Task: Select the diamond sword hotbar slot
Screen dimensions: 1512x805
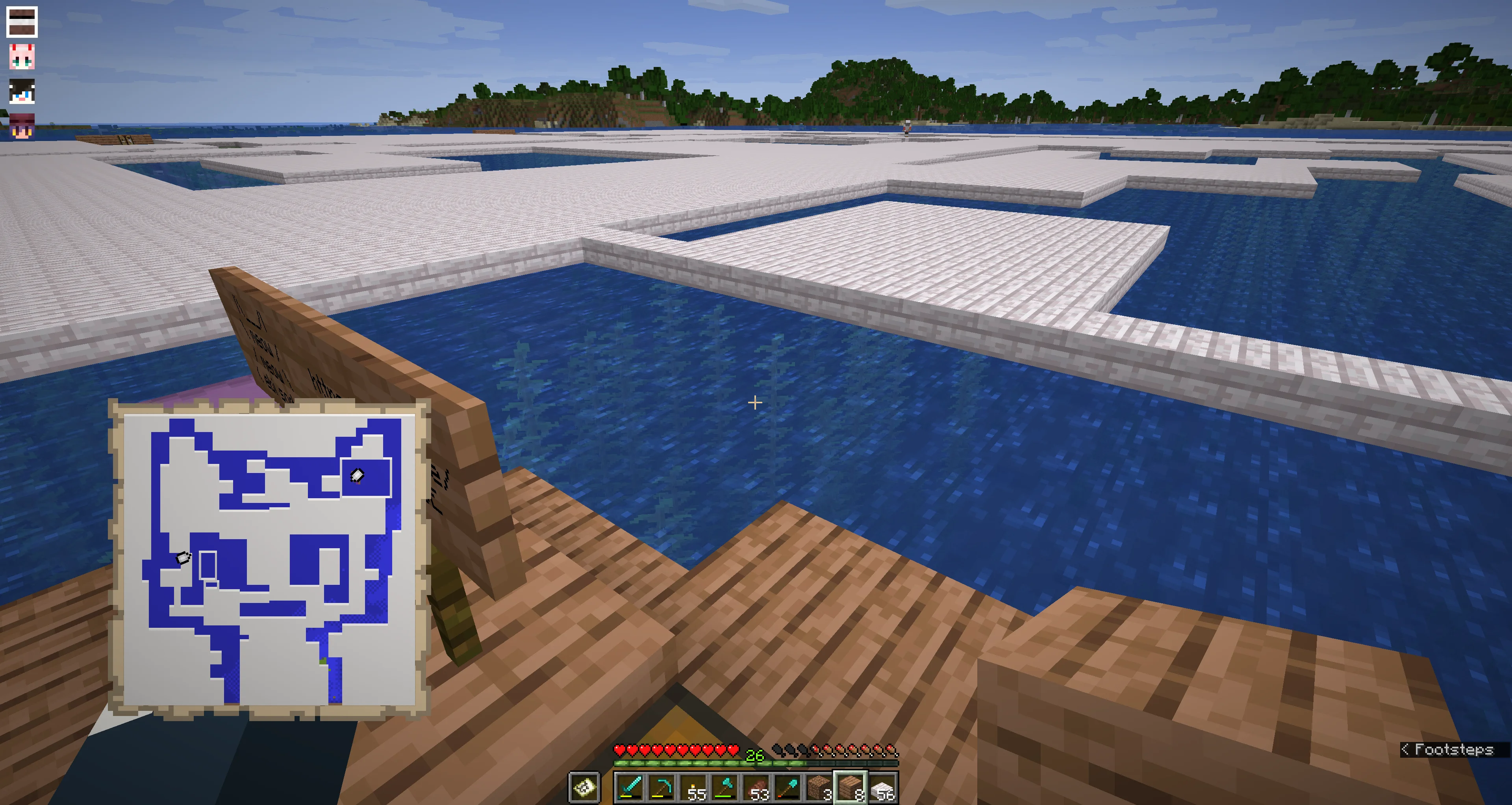Action: [x=630, y=787]
